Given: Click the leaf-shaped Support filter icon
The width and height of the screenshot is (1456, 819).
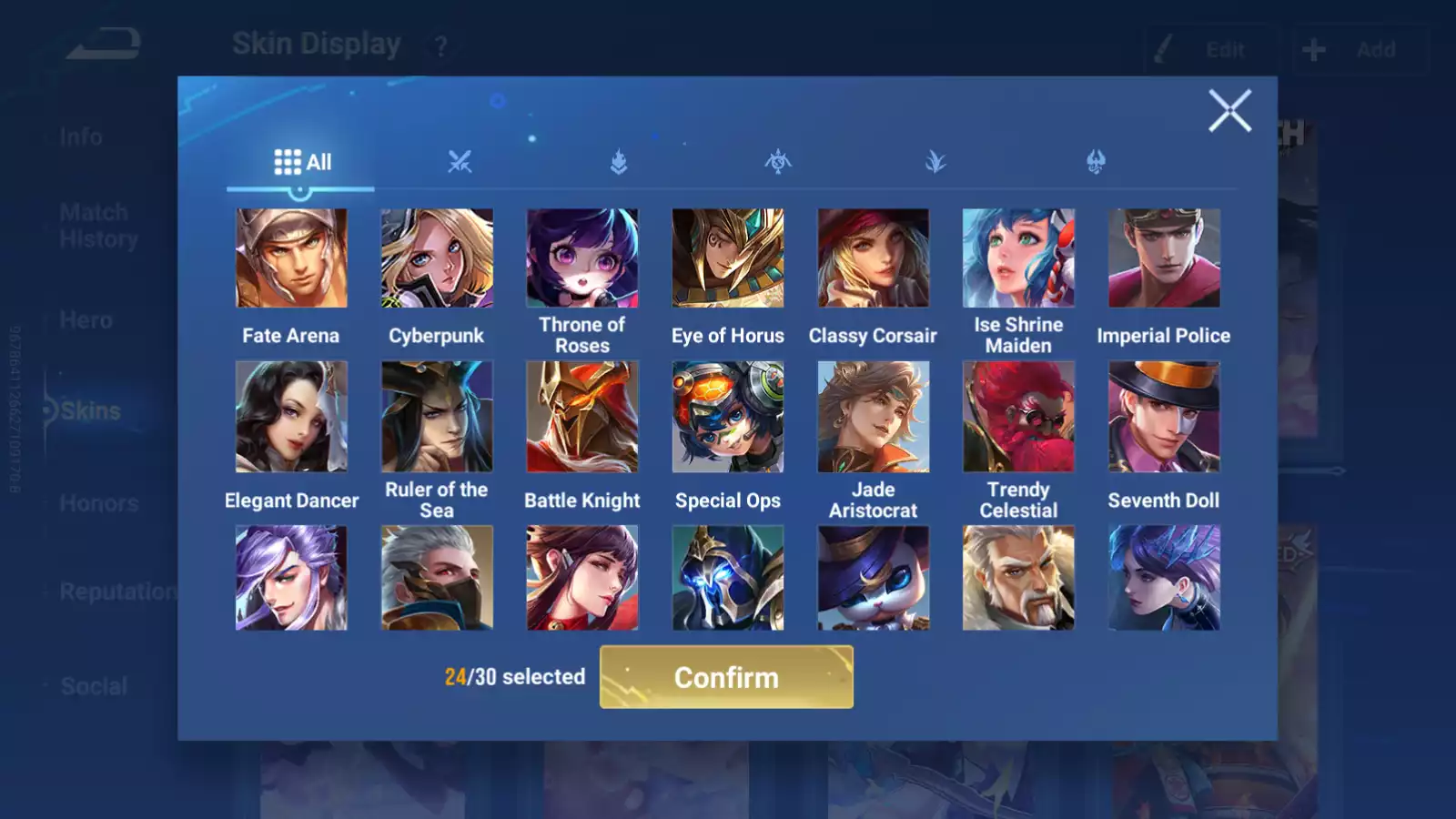Looking at the screenshot, I should (938, 162).
